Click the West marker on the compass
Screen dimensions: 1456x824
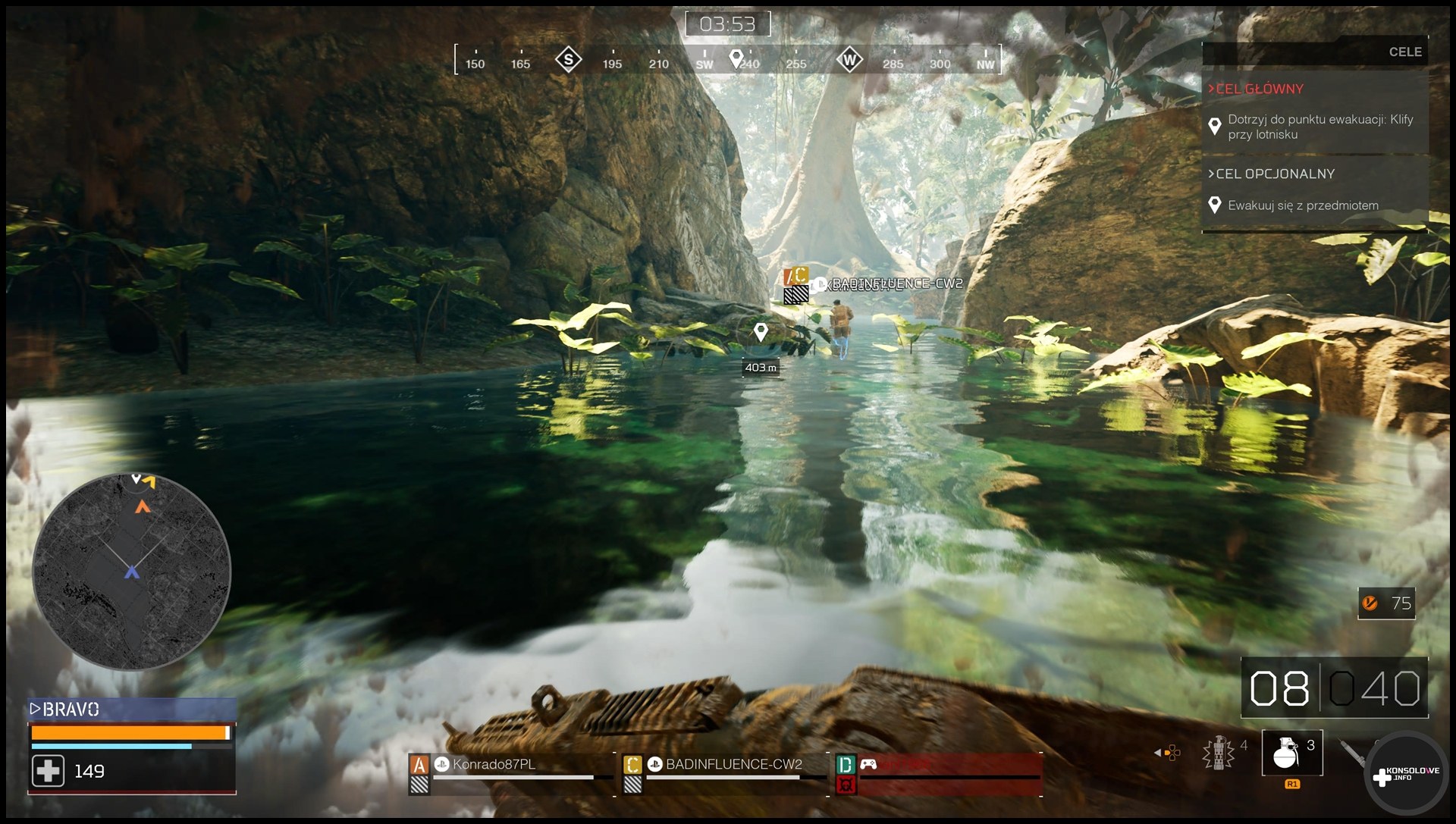[x=849, y=60]
